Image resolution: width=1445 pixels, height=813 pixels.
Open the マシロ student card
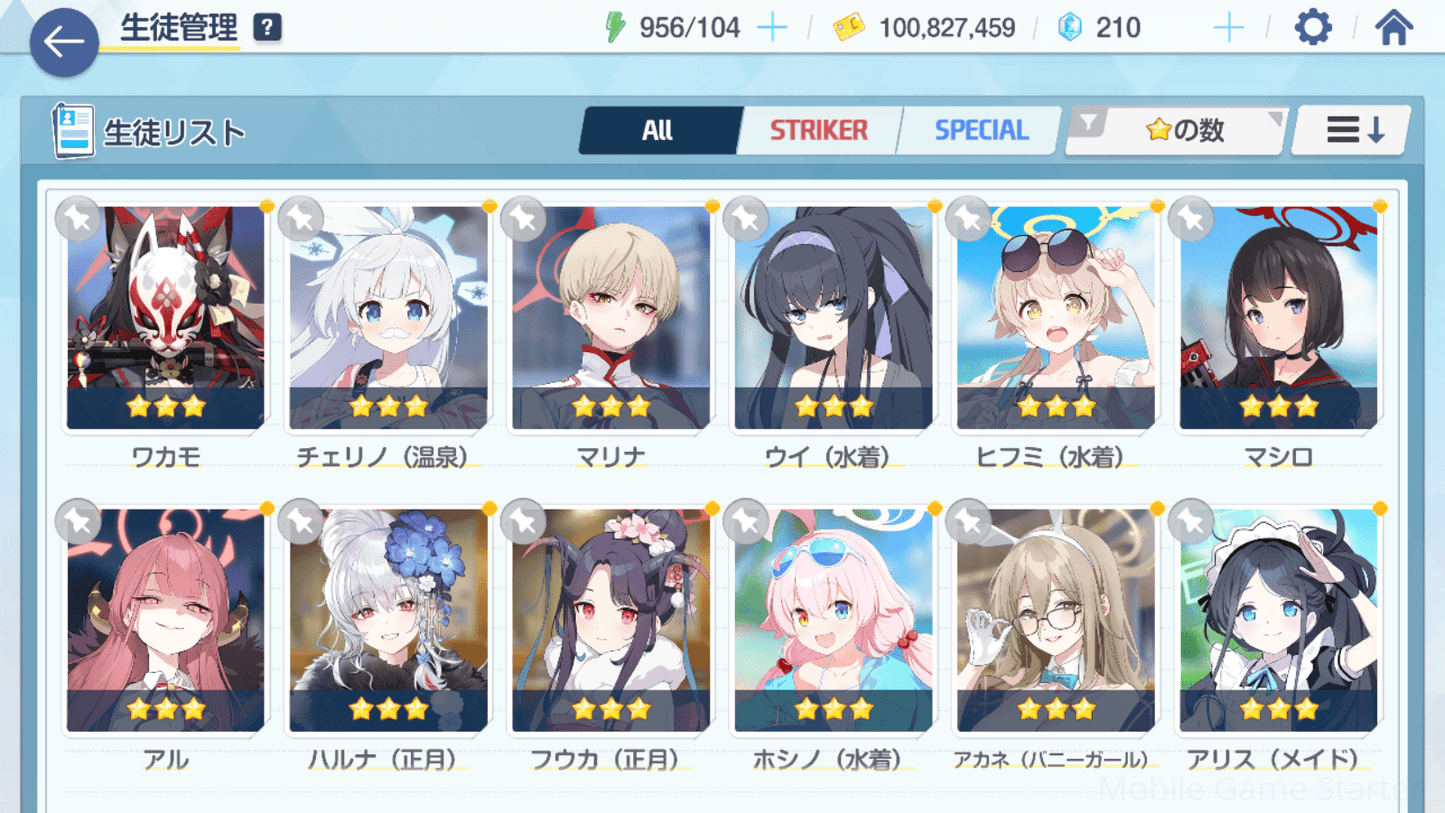1278,318
